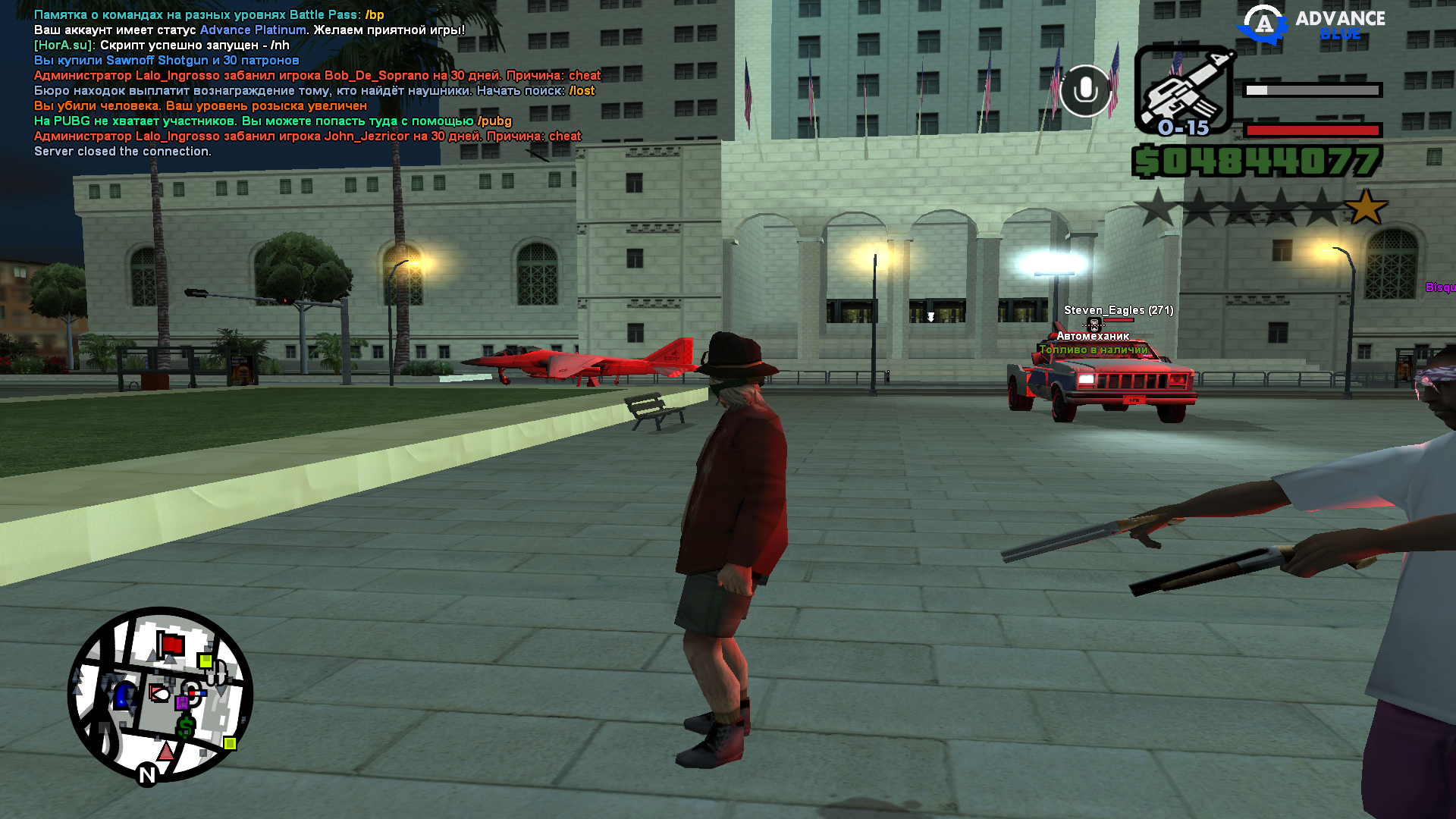Toggle the voice chat microphone icon
This screenshot has height=819, width=1456.
point(1085,90)
